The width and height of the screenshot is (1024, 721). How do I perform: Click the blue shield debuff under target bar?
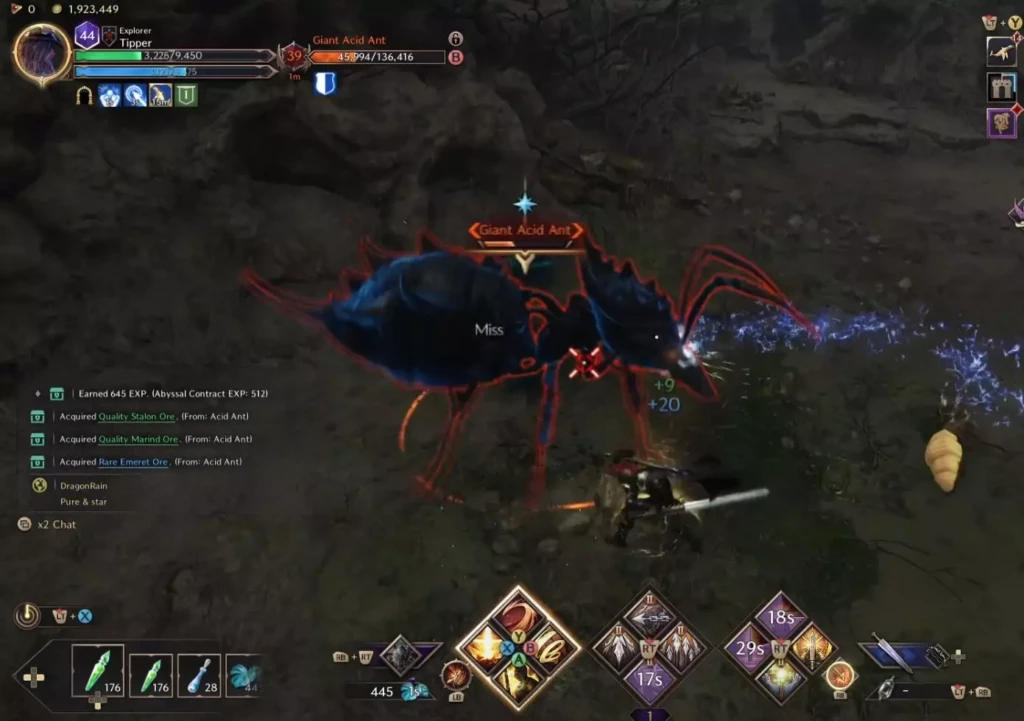pos(324,84)
